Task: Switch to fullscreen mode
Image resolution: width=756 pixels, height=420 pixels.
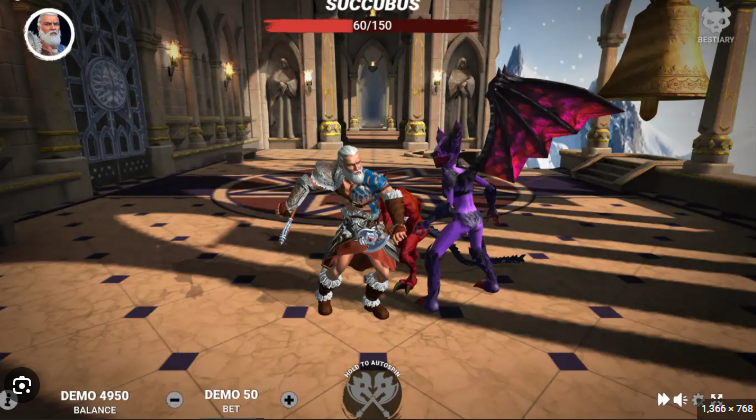Action: pos(716,398)
